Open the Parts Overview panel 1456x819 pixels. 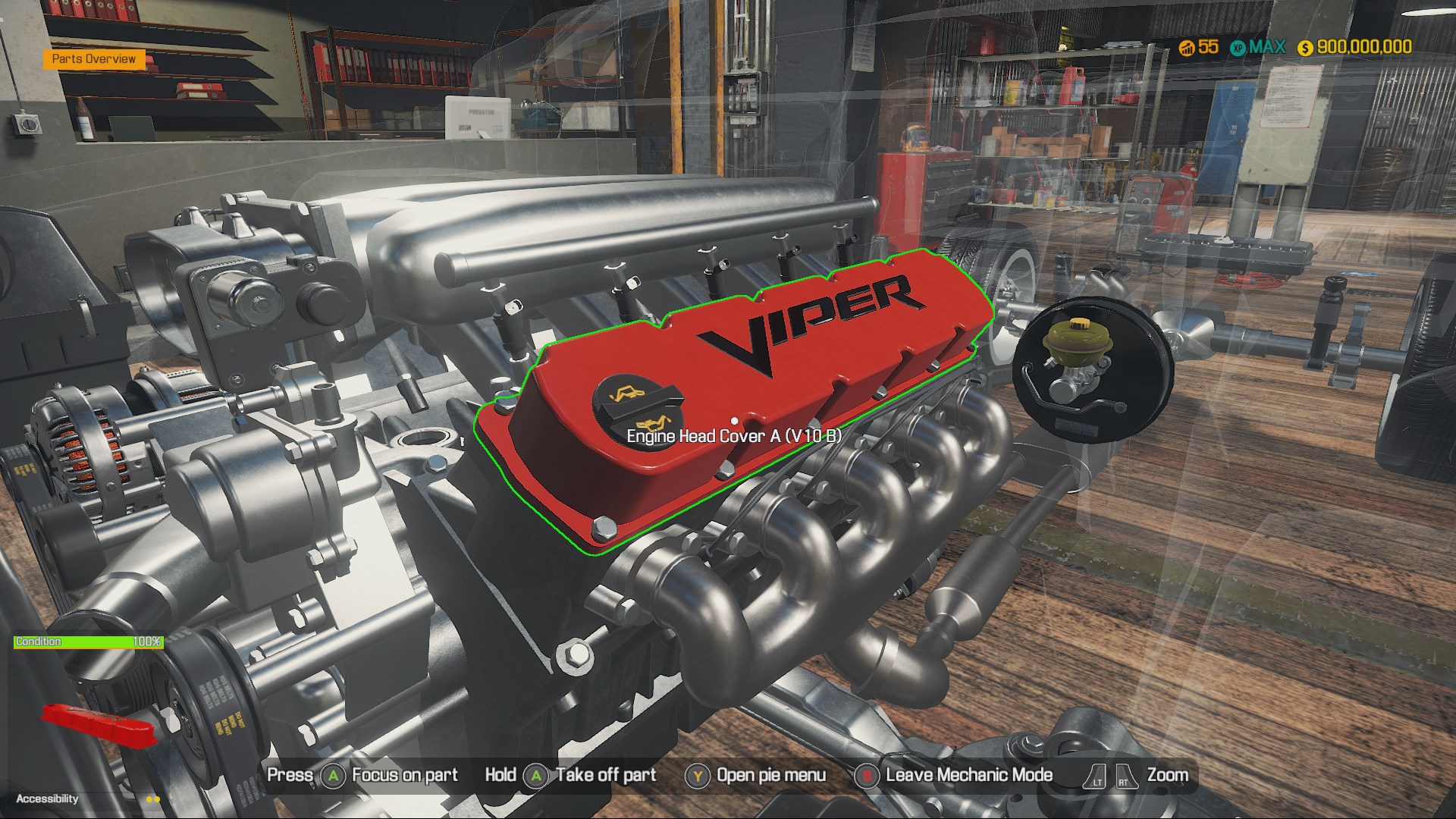[x=94, y=59]
